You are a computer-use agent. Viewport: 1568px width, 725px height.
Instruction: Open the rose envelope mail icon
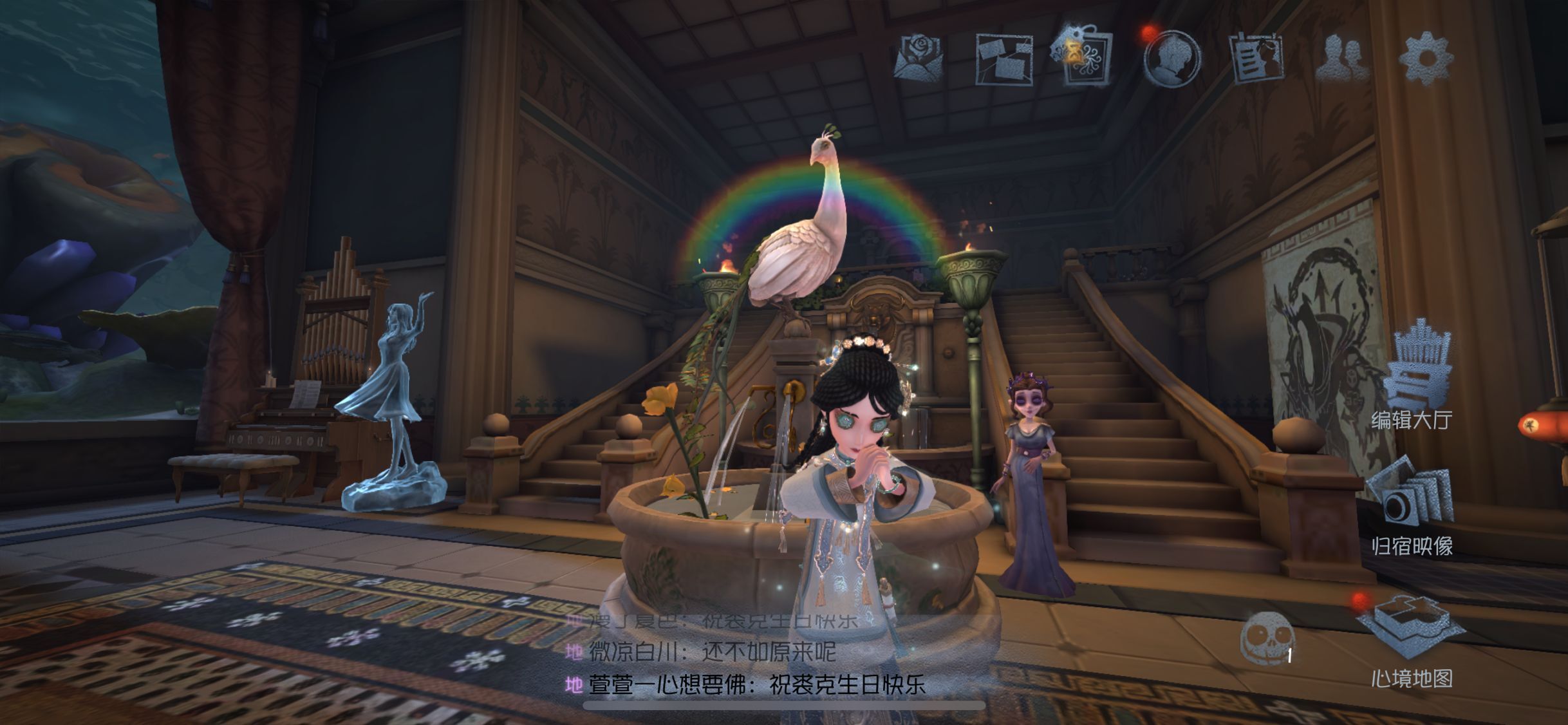point(919,58)
